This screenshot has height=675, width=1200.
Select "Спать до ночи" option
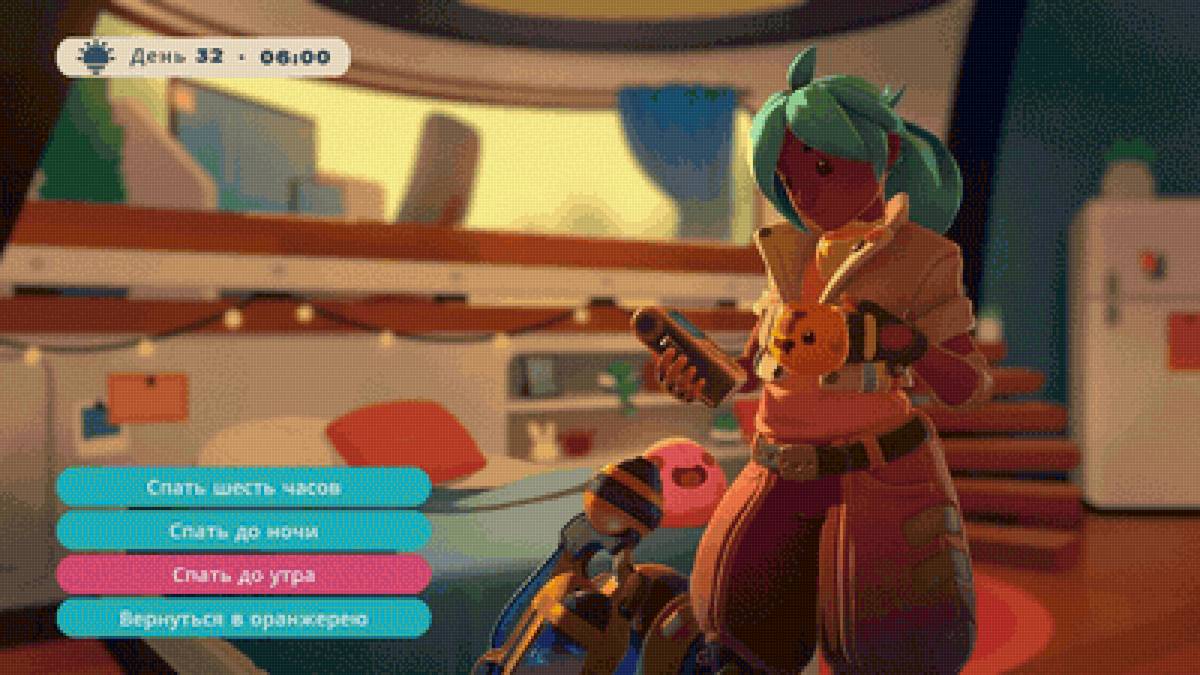tap(244, 532)
